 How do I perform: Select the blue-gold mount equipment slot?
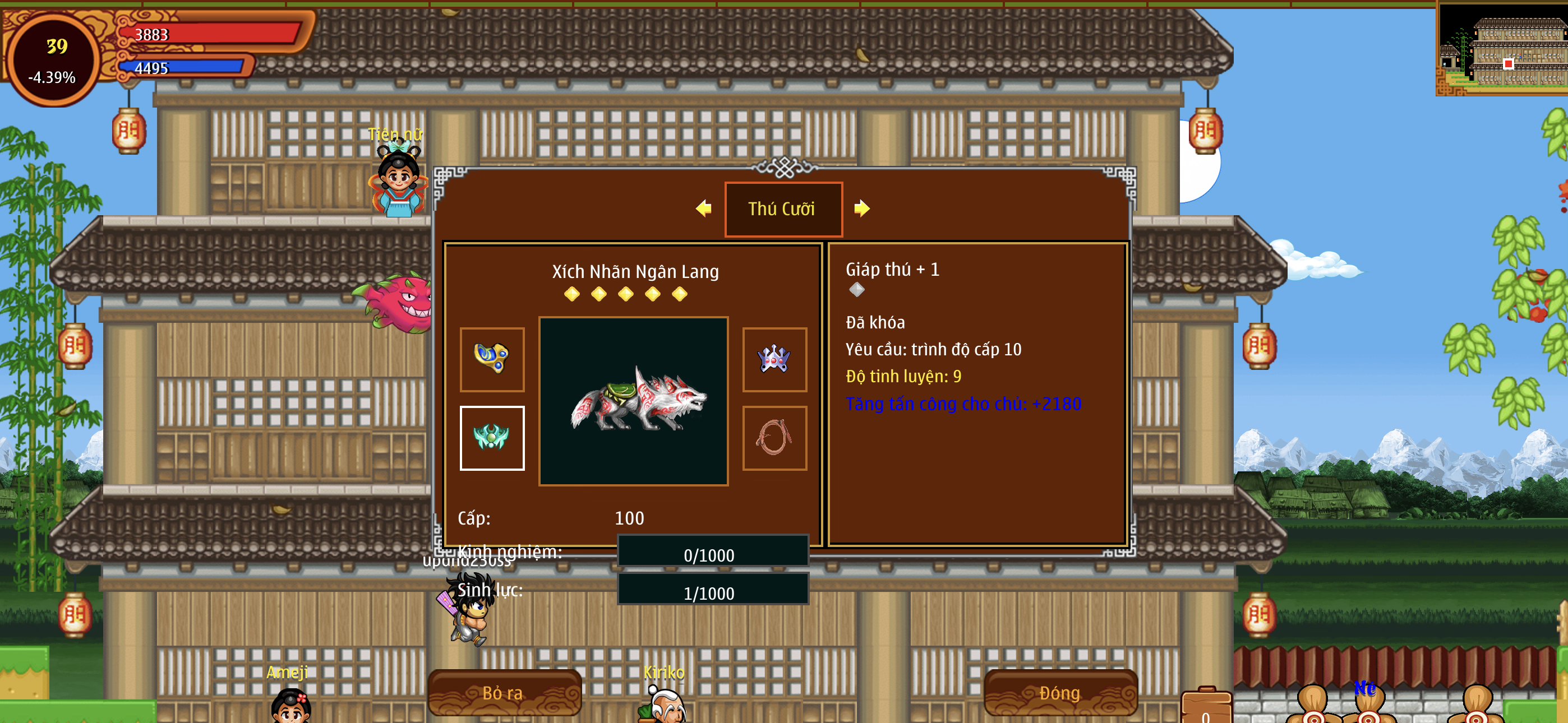pyautogui.click(x=492, y=359)
